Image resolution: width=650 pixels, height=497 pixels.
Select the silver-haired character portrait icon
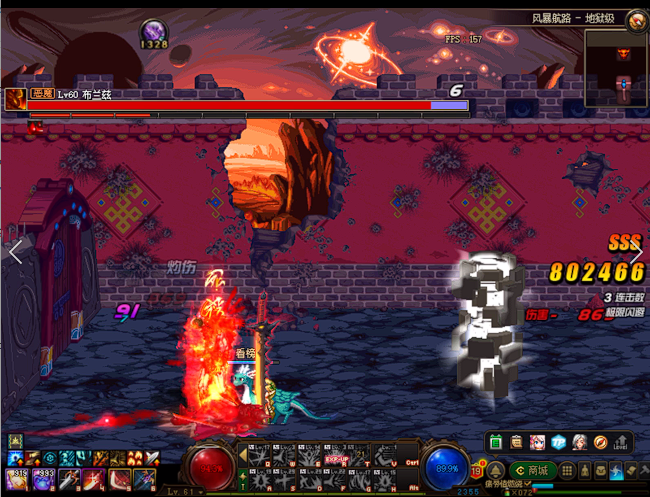580,442
